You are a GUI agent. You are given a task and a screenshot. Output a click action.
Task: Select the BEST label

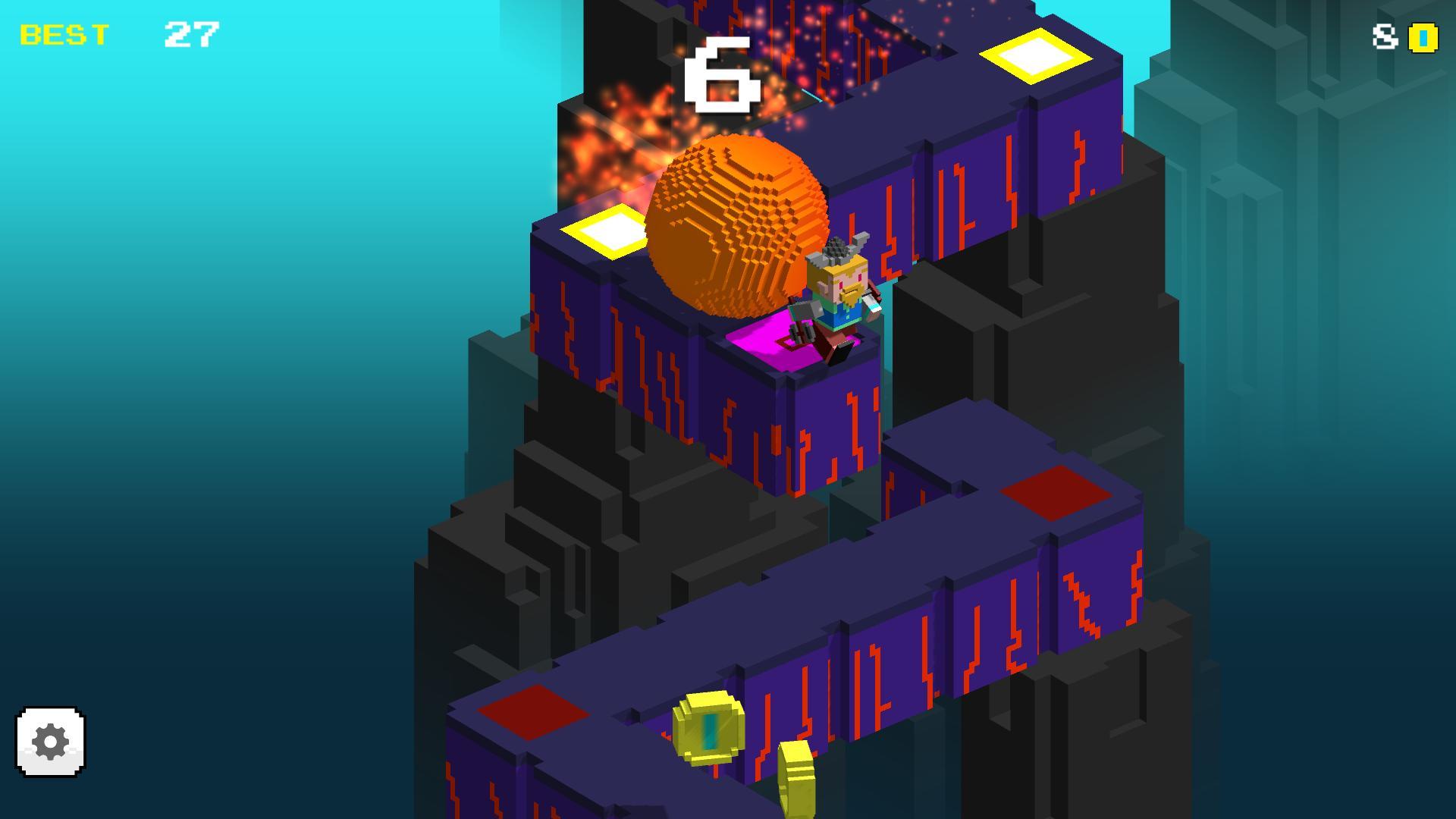(x=64, y=33)
